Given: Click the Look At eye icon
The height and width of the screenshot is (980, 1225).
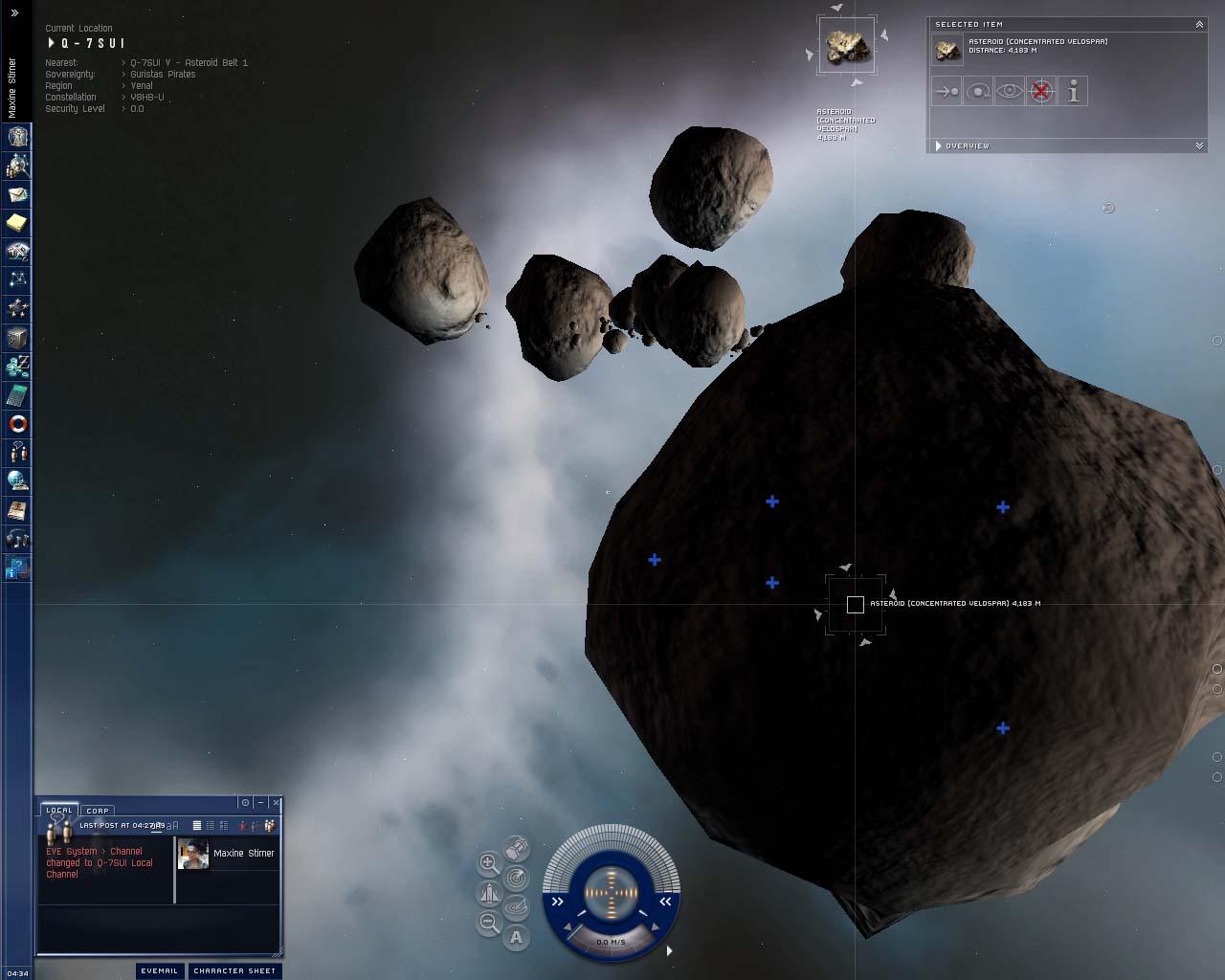Looking at the screenshot, I should tap(1010, 92).
